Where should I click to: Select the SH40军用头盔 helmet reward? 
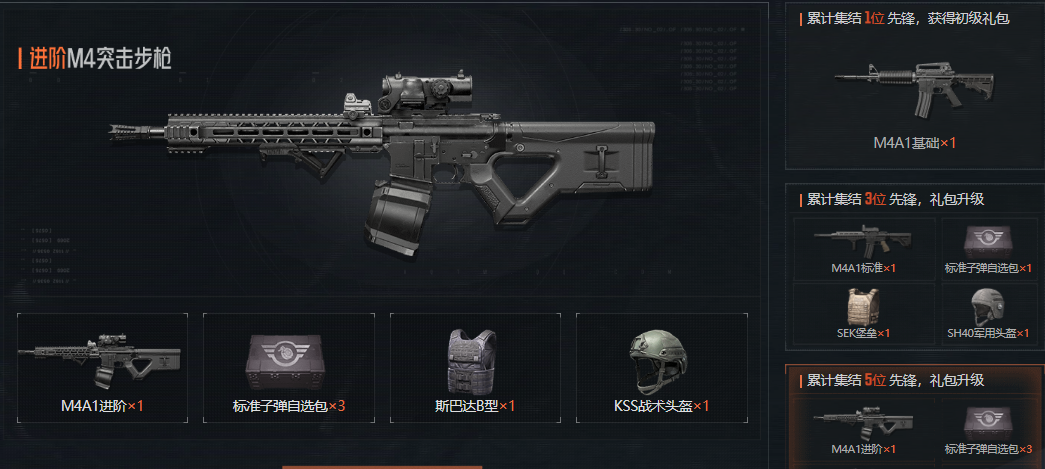tap(987, 312)
